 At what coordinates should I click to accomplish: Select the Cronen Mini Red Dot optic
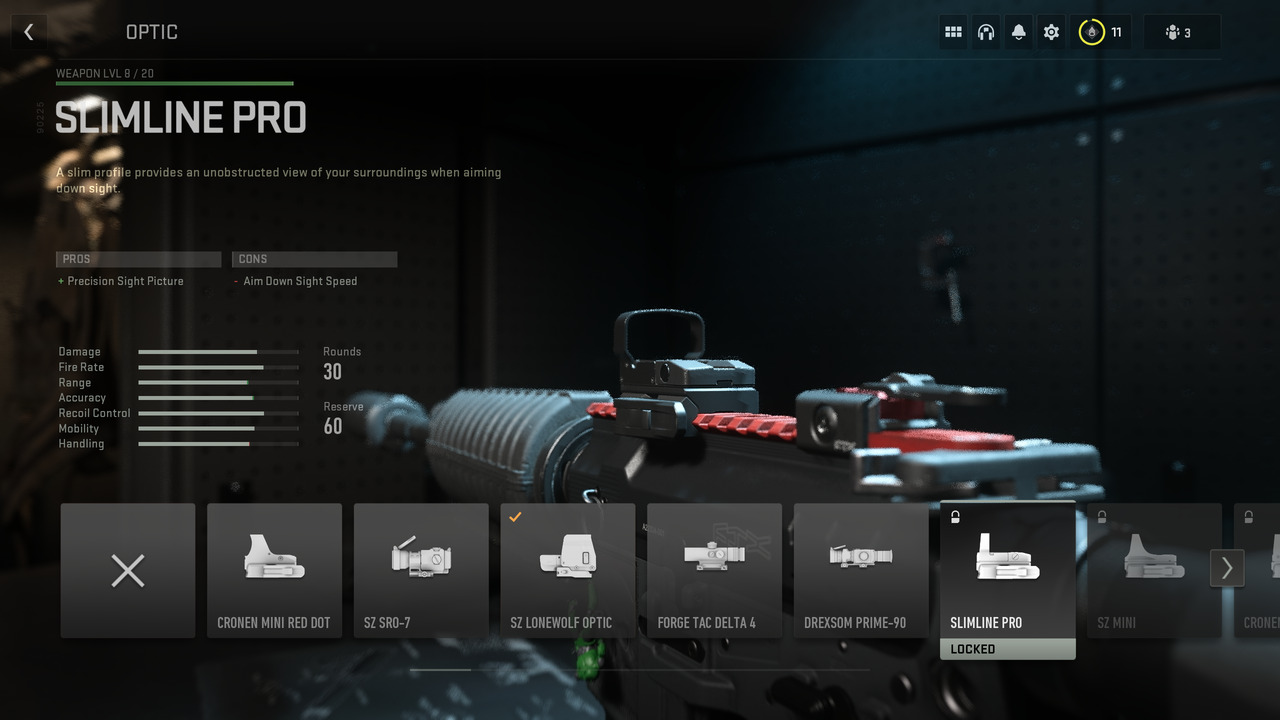point(274,571)
